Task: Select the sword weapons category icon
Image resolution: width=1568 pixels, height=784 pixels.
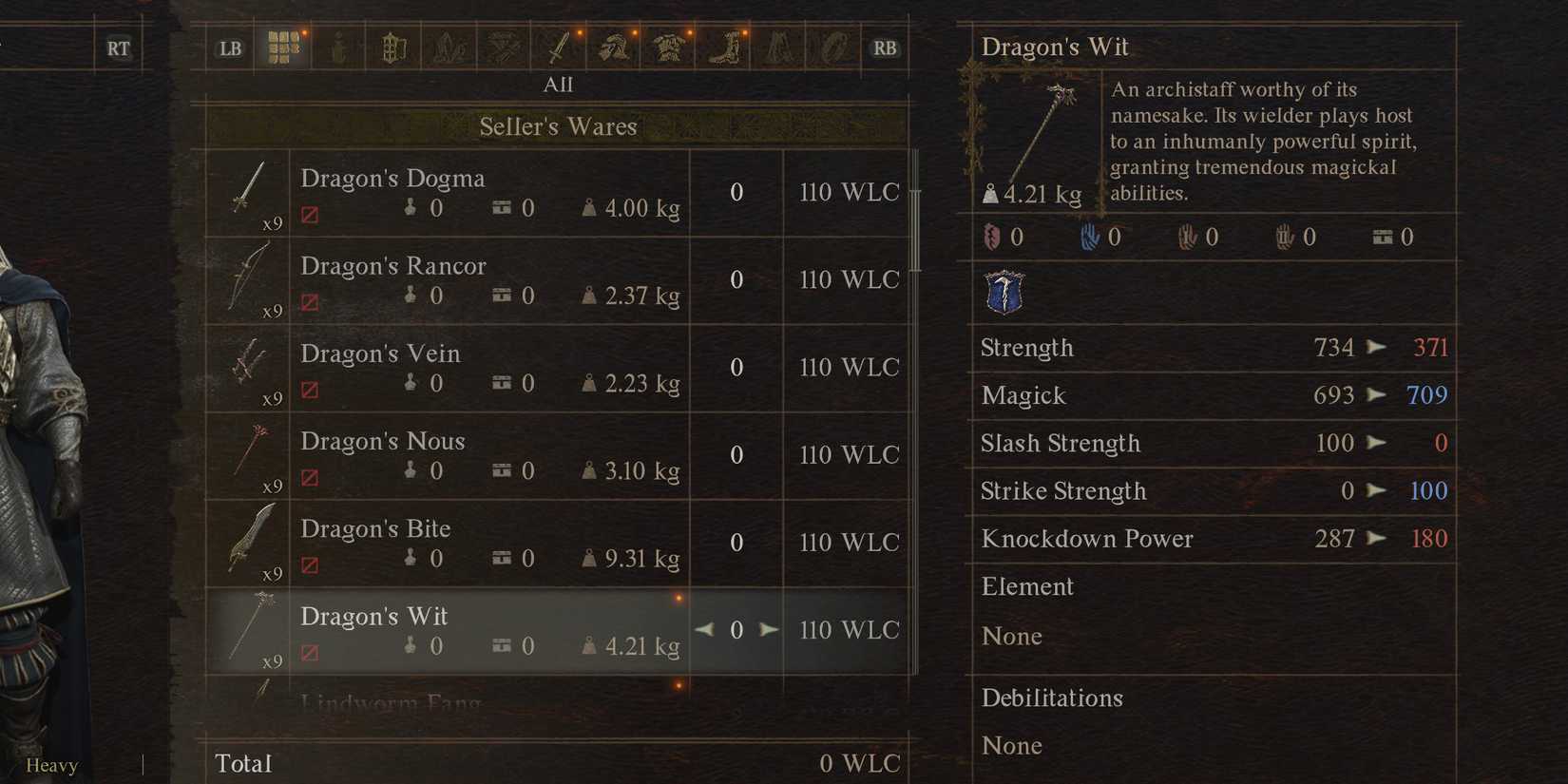Action: [x=559, y=46]
